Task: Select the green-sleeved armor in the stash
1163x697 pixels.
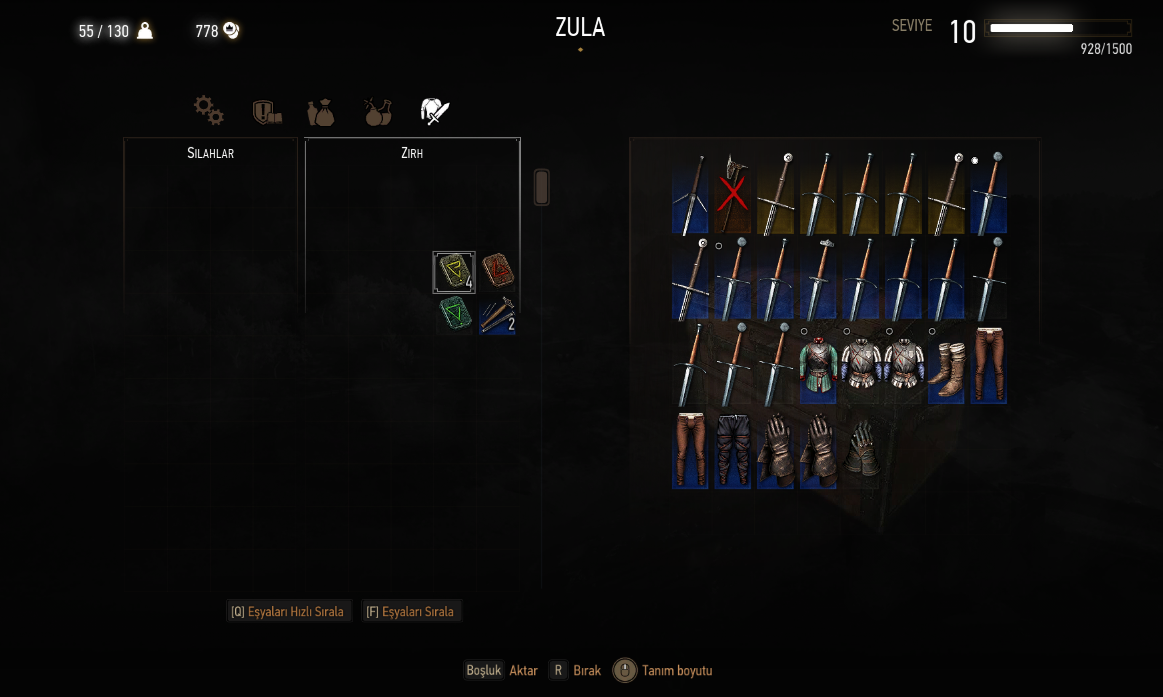Action: (x=817, y=364)
